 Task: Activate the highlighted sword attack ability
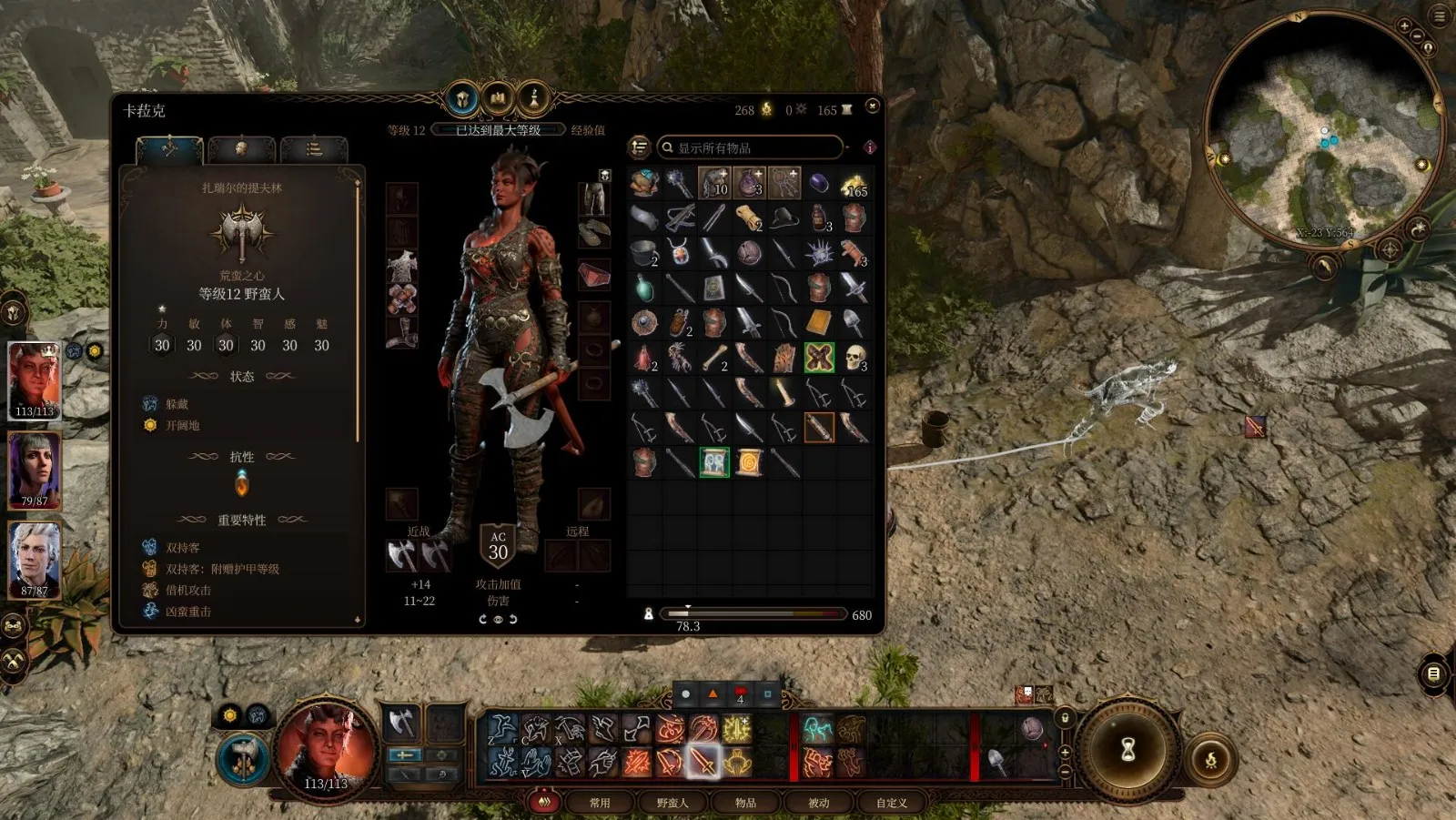703,761
